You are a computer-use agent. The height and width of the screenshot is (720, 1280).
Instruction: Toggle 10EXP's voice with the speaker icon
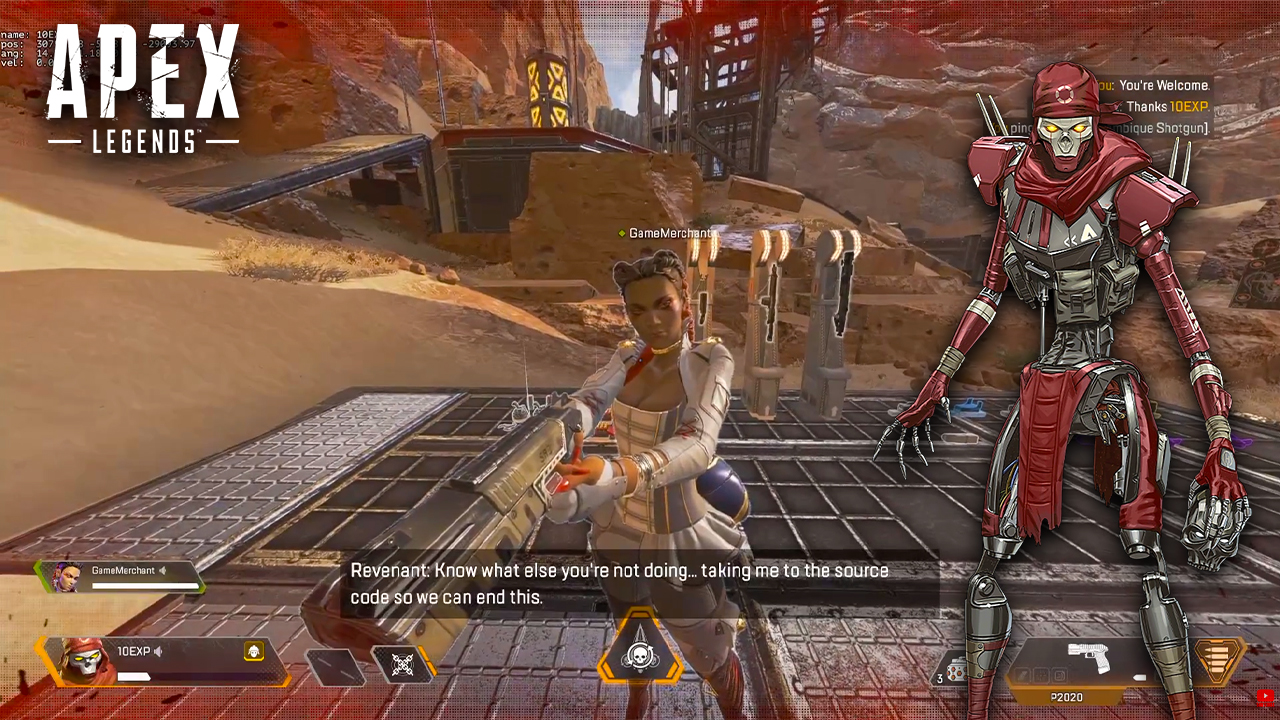(158, 652)
